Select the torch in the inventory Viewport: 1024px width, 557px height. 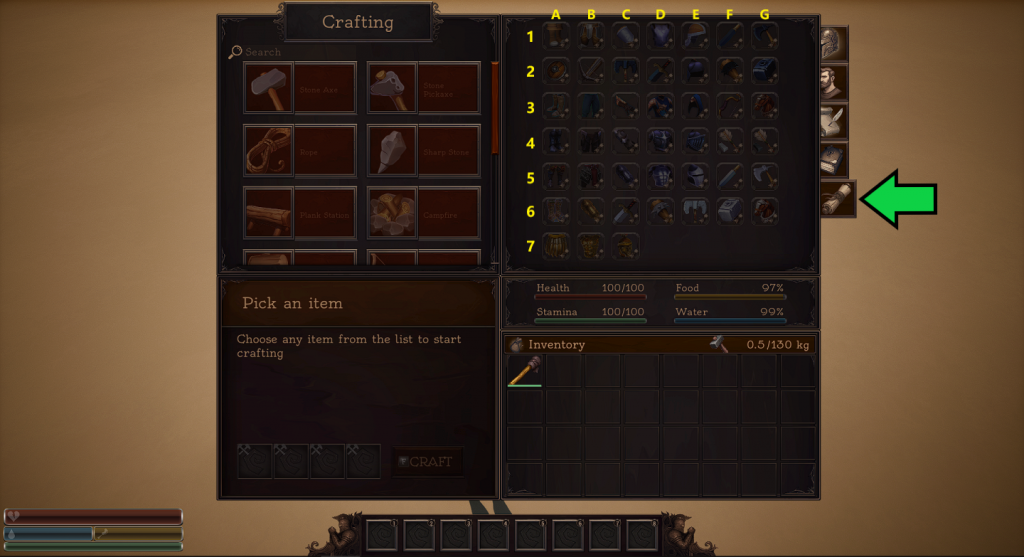(524, 370)
